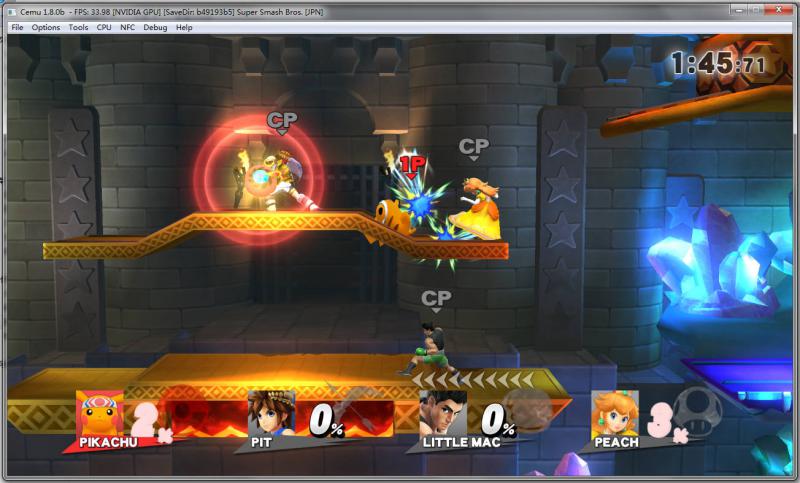
Task: Open the Options menu in Cemu
Action: 46,27
